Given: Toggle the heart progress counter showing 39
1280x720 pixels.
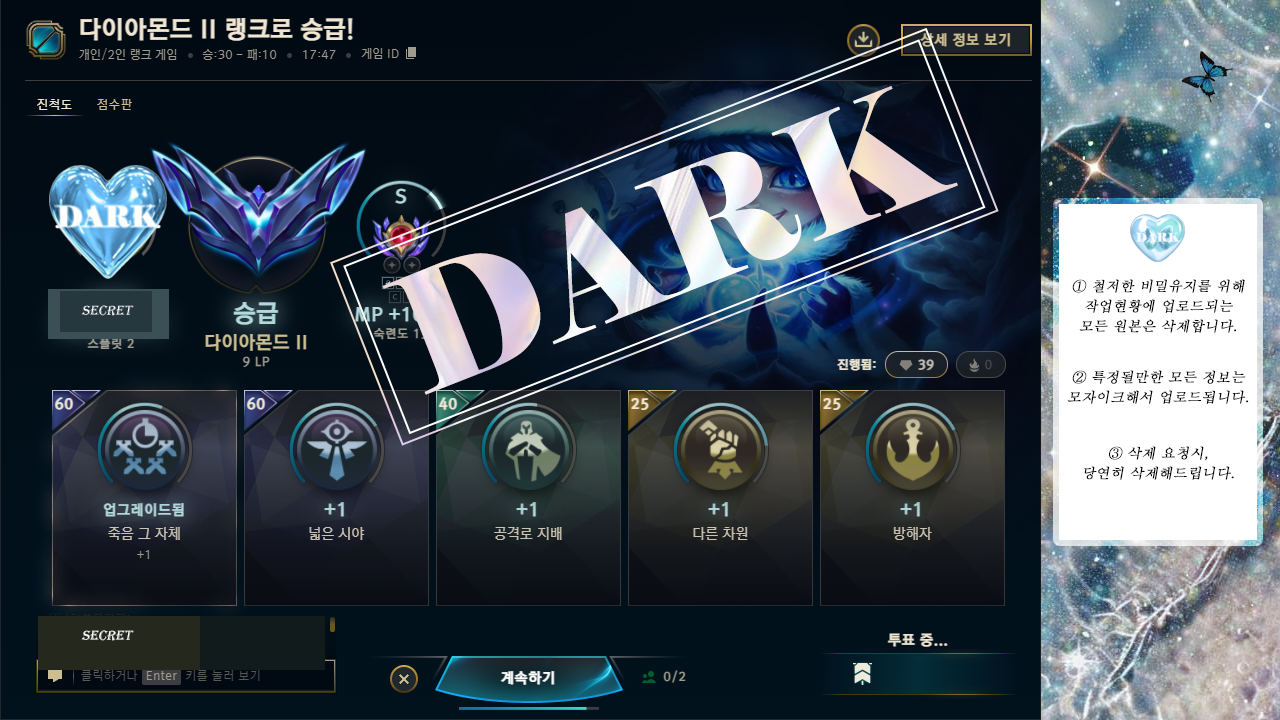Looking at the screenshot, I should (916, 364).
